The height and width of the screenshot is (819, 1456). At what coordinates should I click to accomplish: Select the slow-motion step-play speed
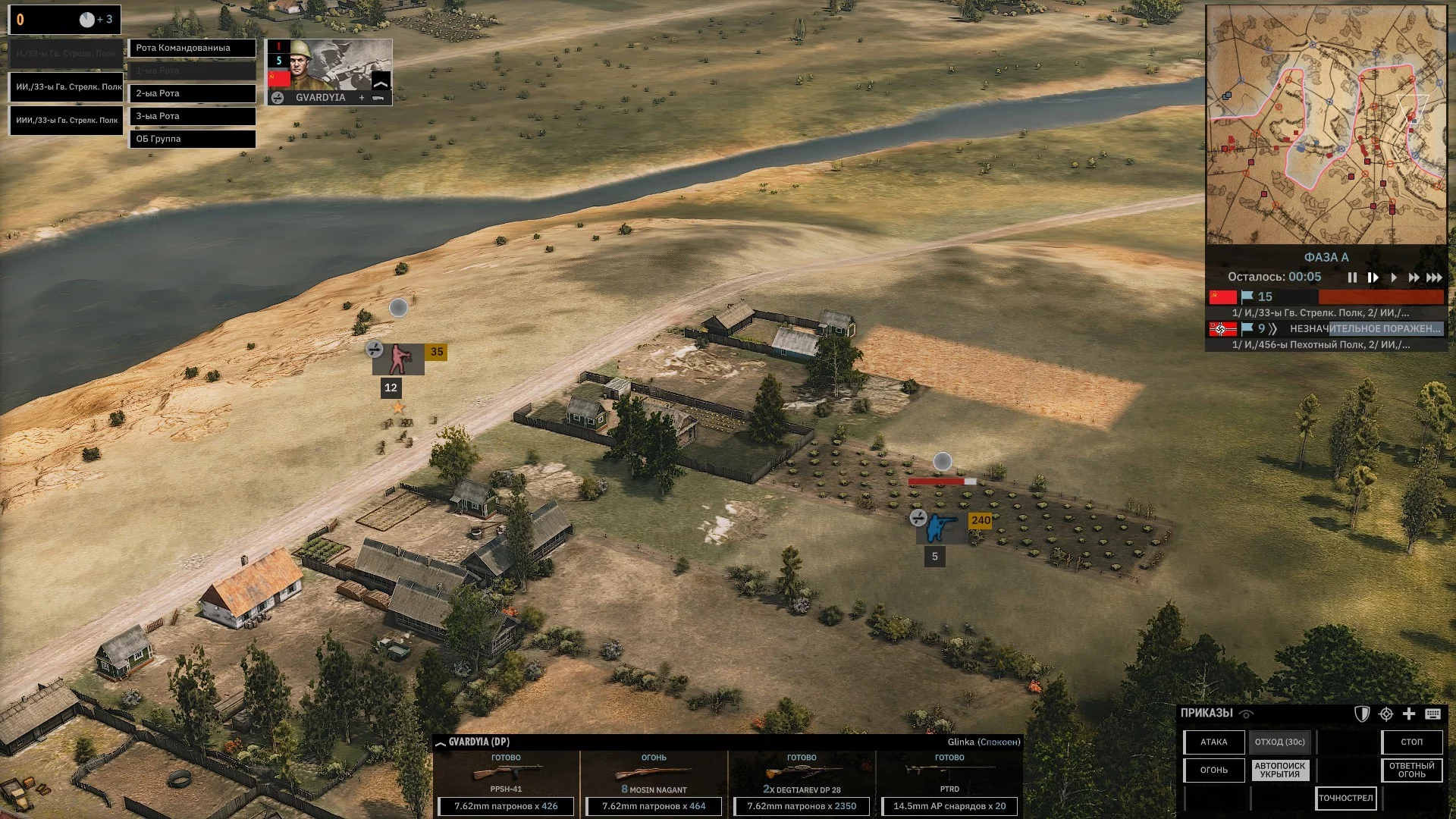[1373, 278]
